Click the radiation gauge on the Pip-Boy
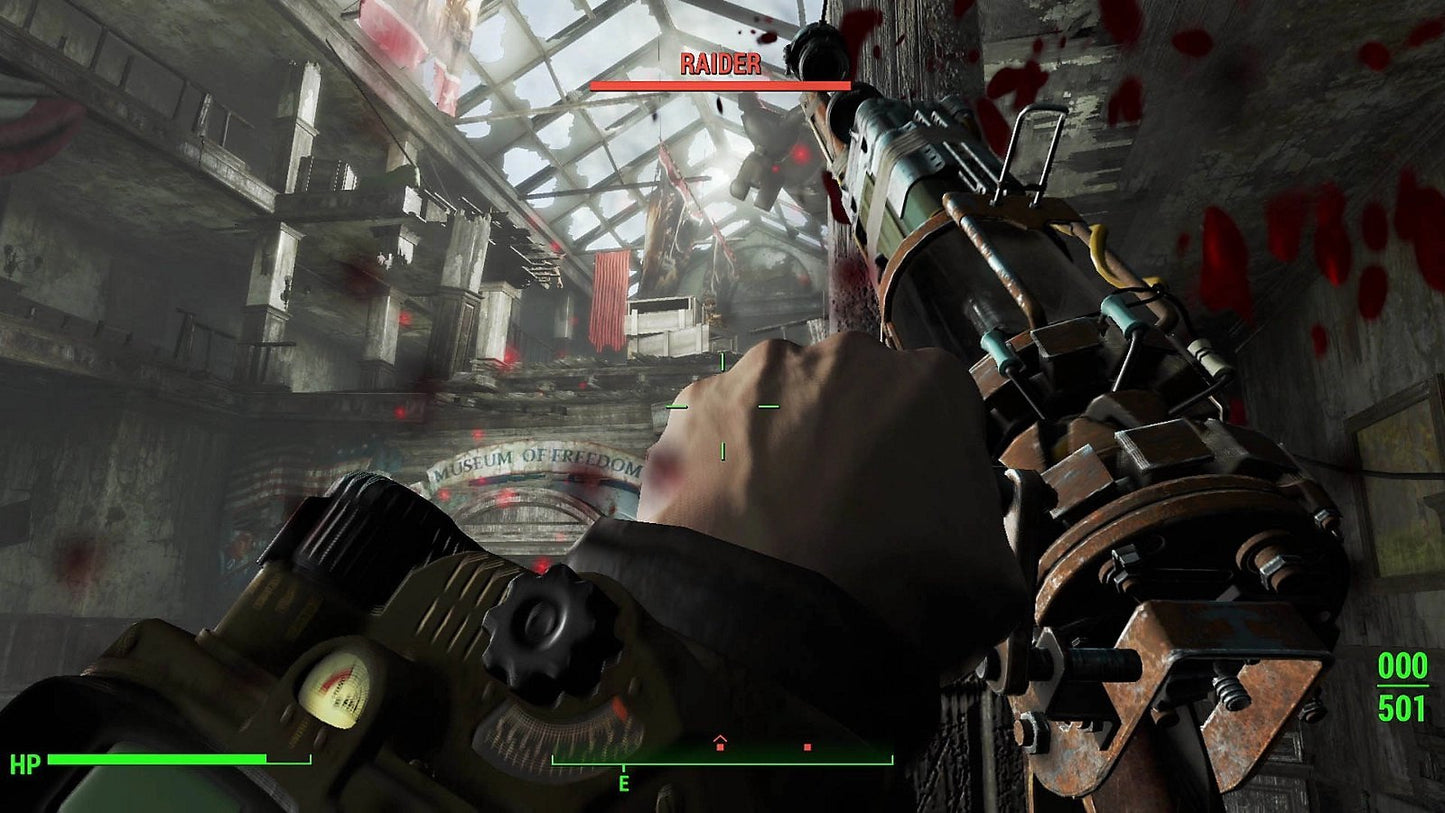 coord(335,689)
